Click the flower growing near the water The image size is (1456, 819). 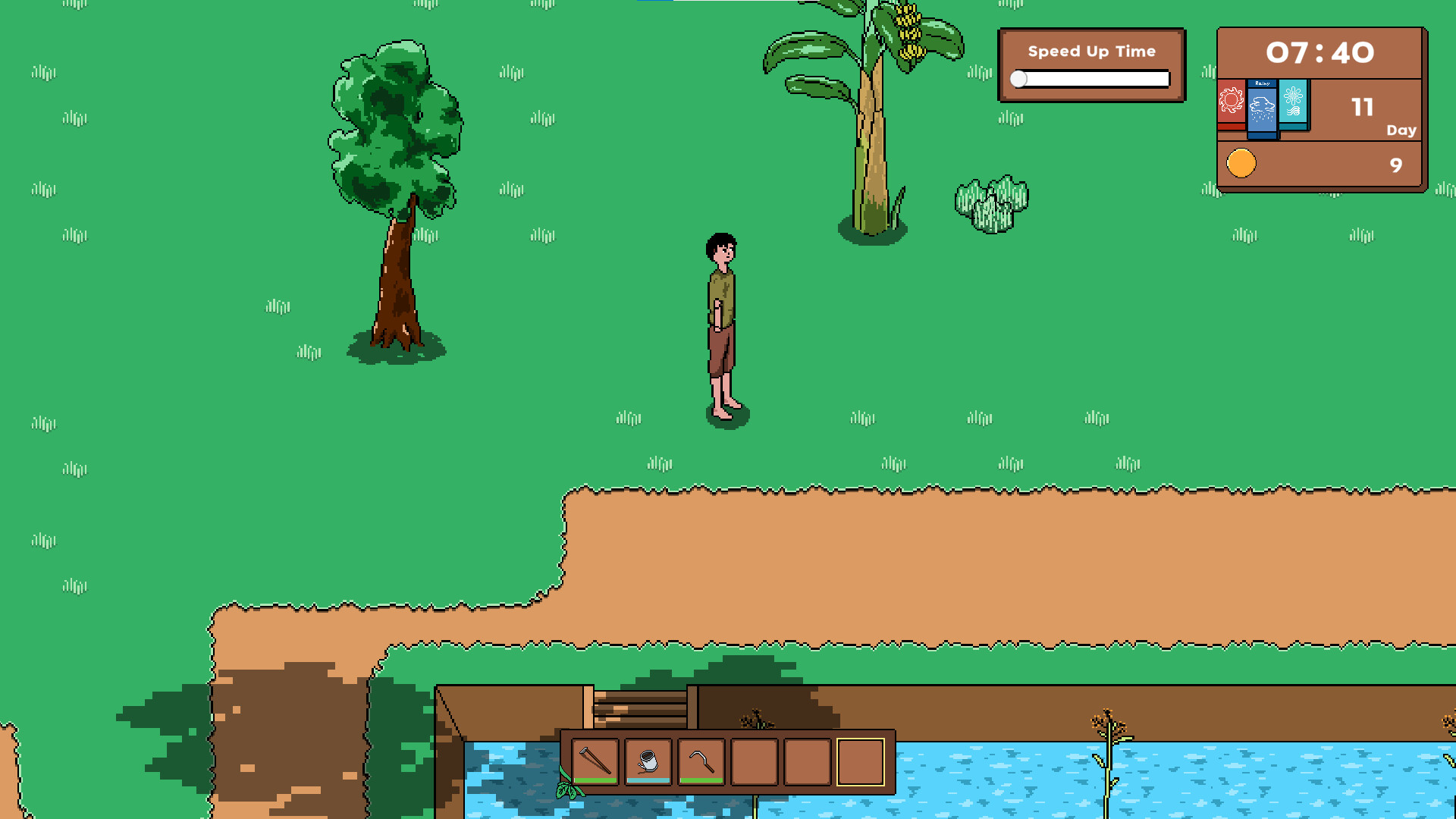[x=1107, y=720]
